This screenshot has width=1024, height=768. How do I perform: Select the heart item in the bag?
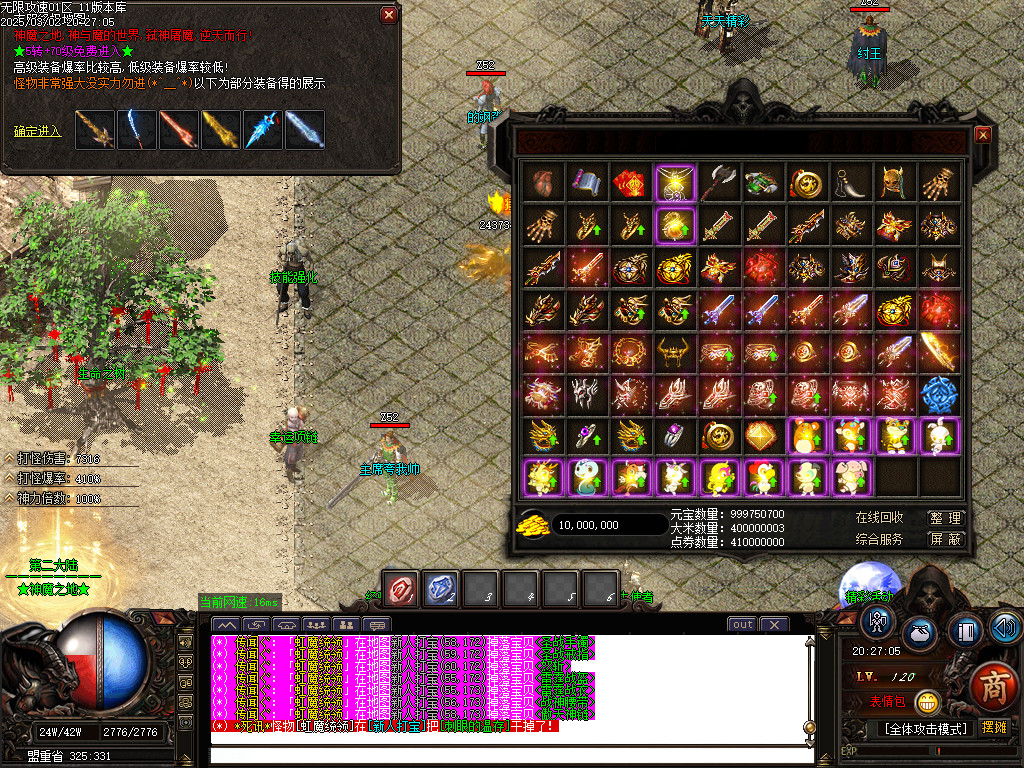[x=543, y=183]
